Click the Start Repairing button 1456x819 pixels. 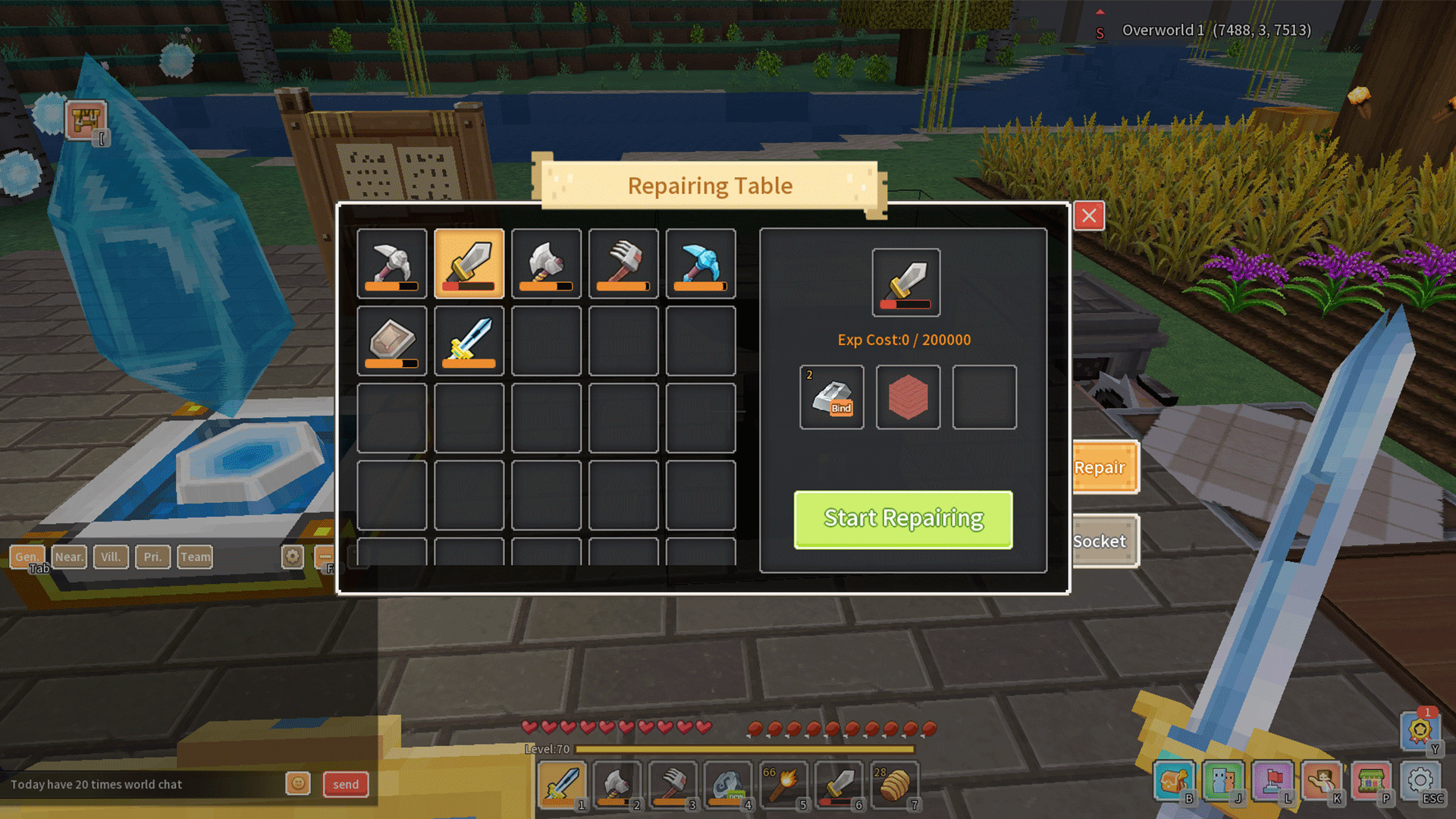902,519
